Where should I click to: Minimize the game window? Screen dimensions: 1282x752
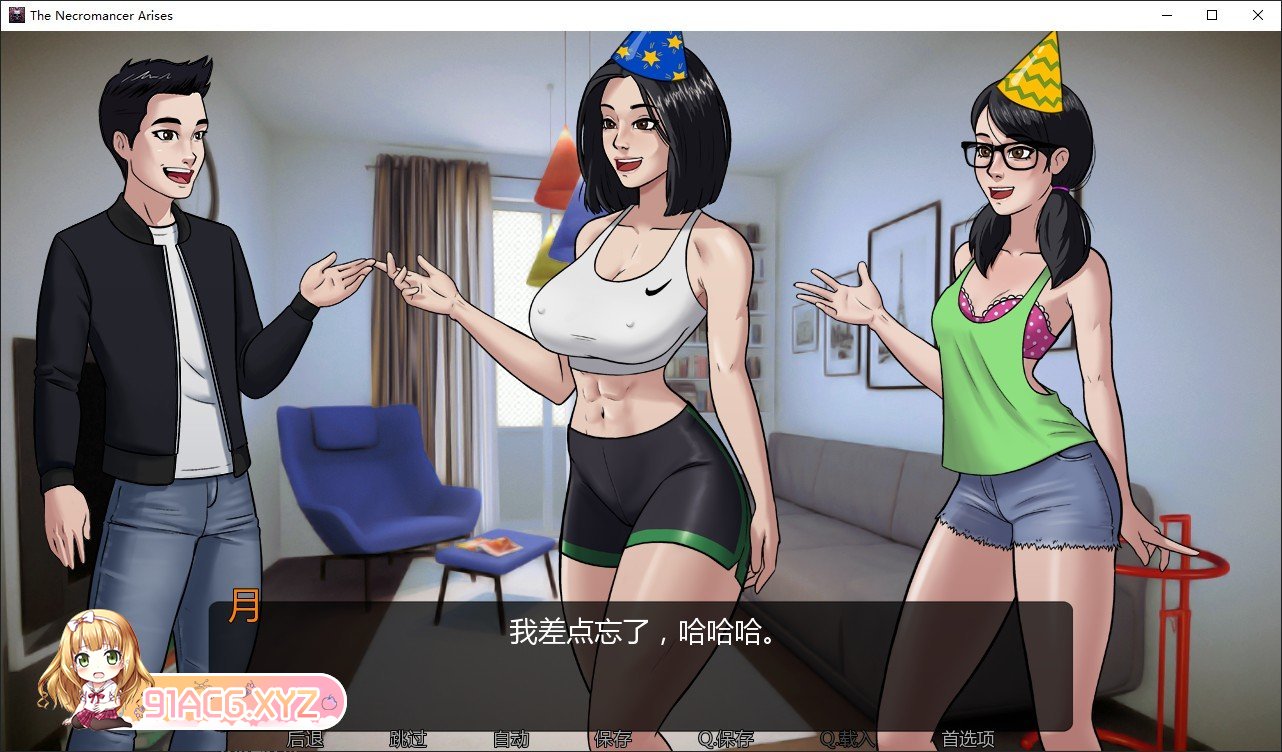point(1166,15)
